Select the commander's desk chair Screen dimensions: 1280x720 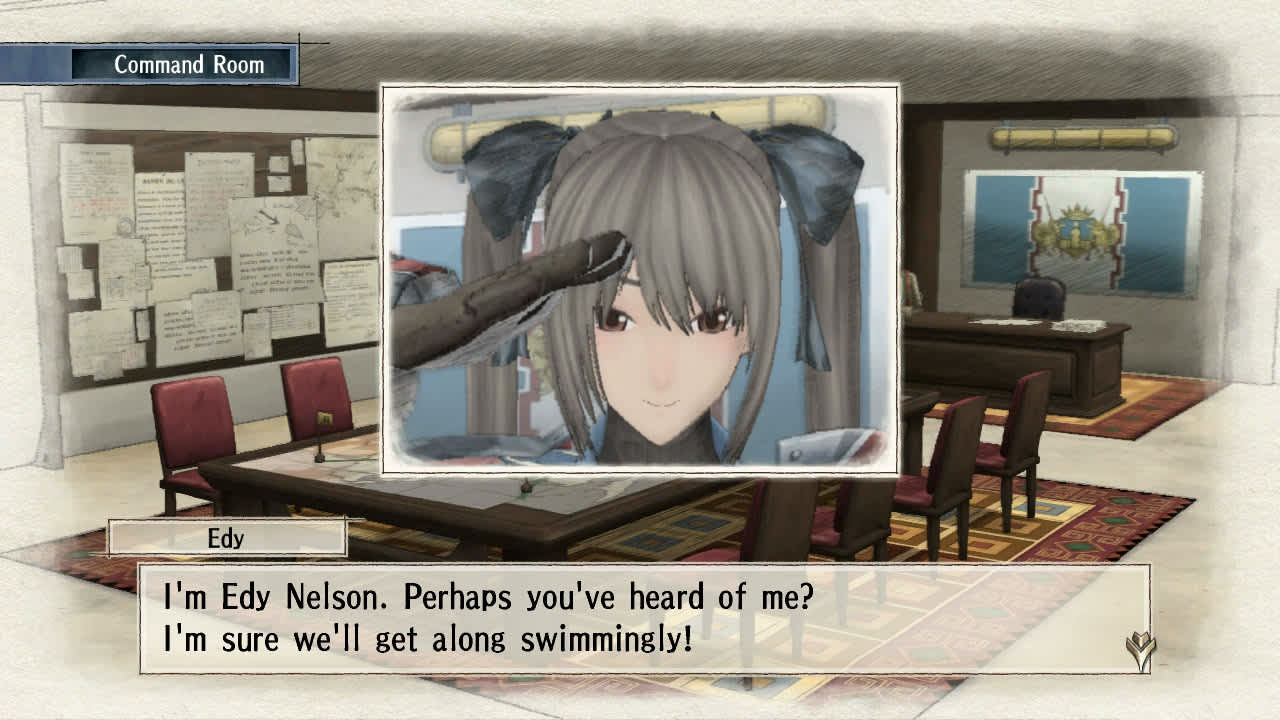click(x=1040, y=300)
